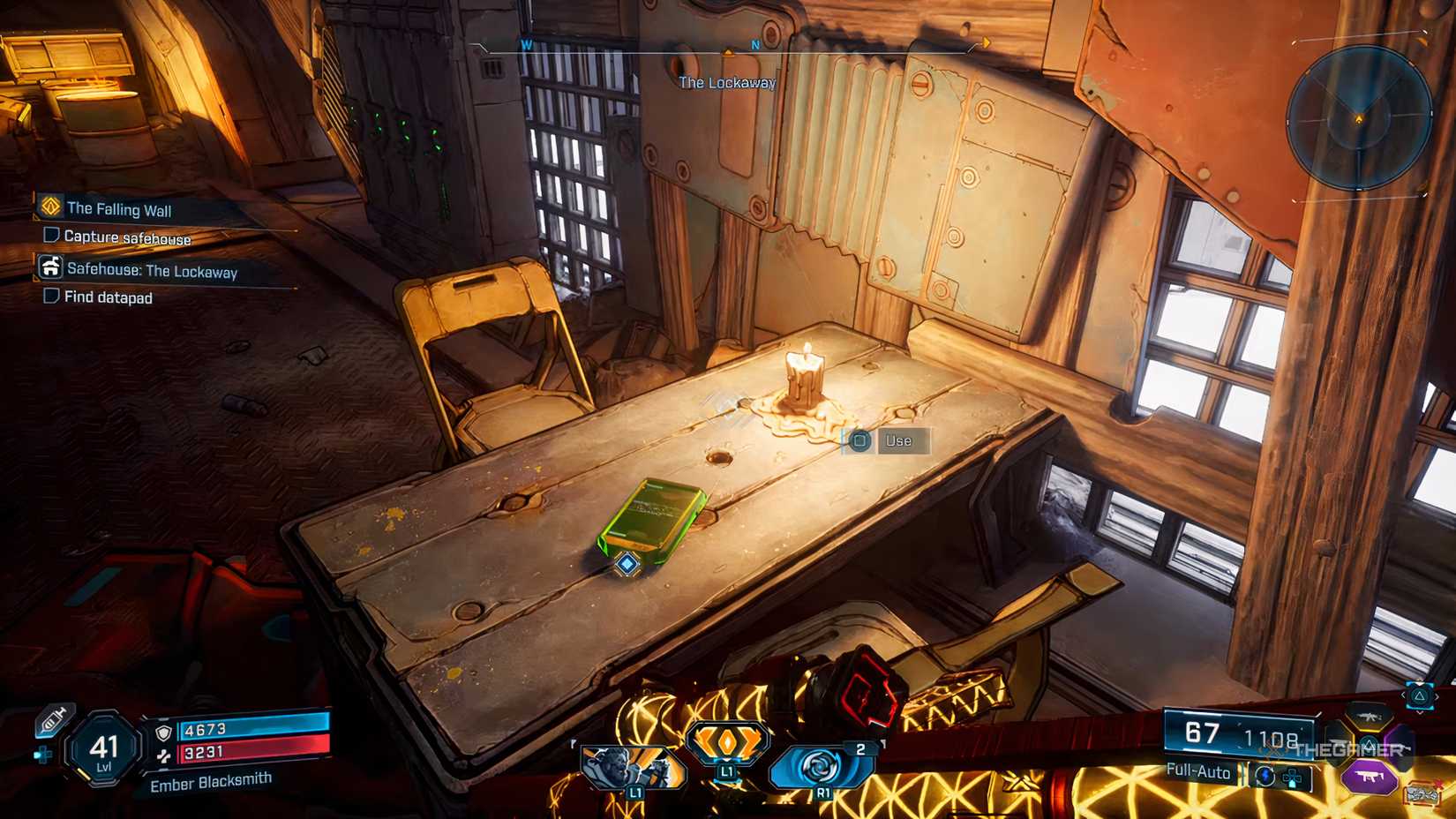Check the Find datapad objective box

[x=49, y=295]
